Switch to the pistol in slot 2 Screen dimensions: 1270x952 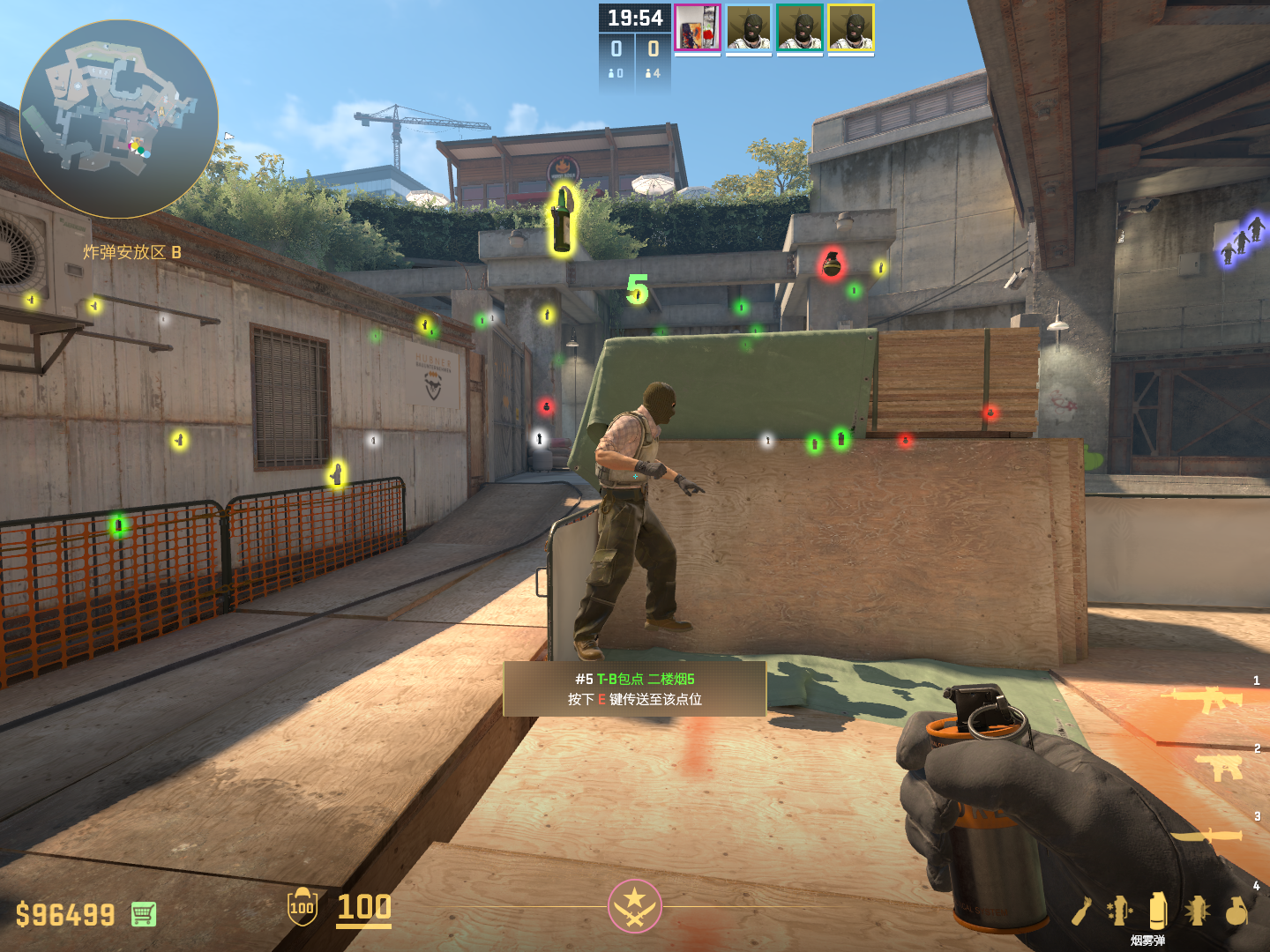point(1220,767)
